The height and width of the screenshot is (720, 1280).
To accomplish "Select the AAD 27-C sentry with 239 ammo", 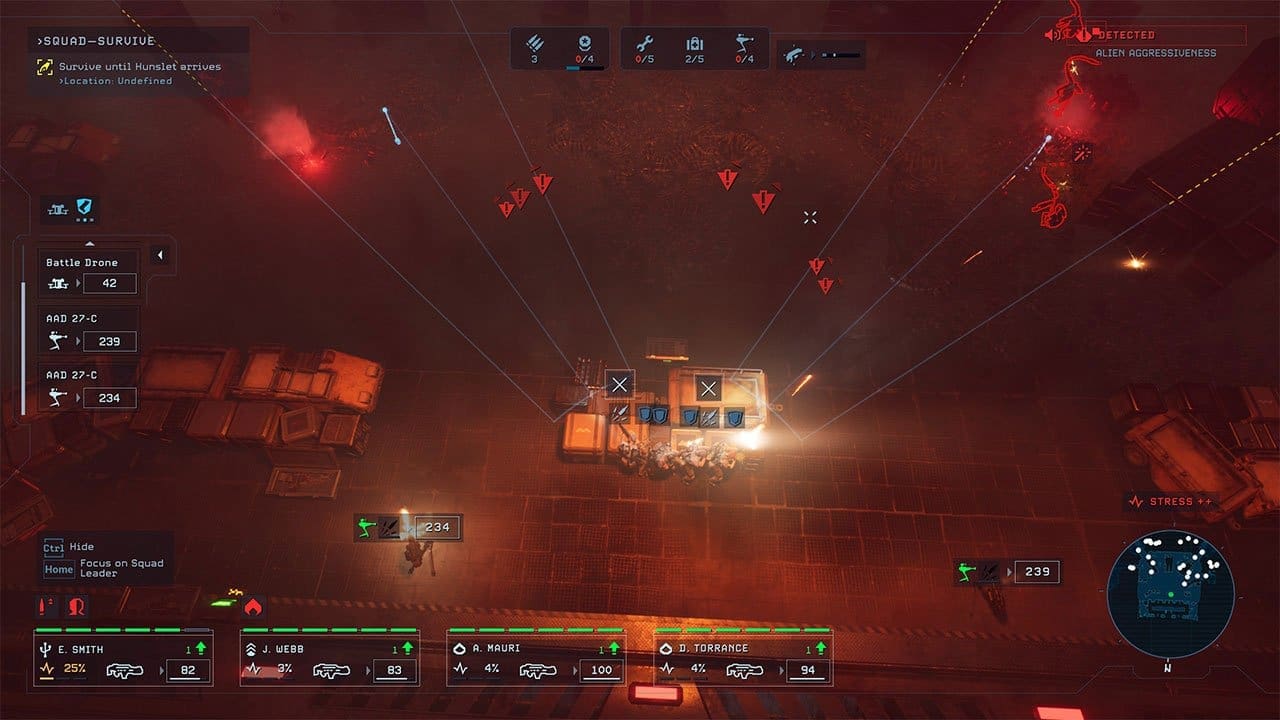I will (x=88, y=331).
